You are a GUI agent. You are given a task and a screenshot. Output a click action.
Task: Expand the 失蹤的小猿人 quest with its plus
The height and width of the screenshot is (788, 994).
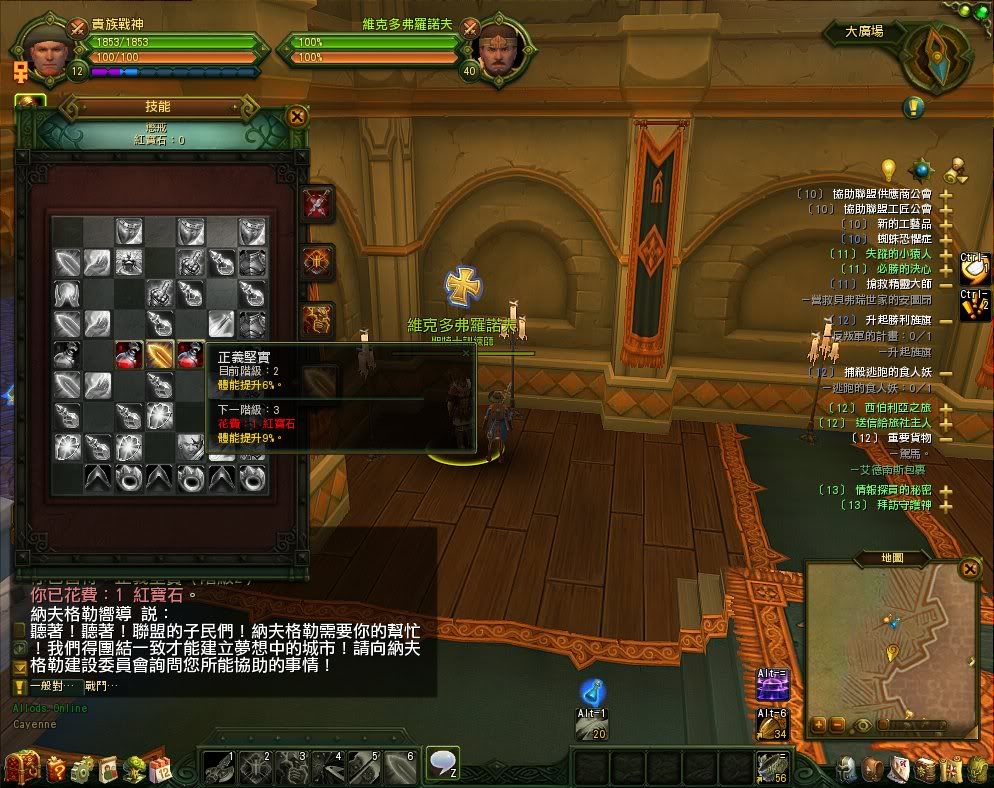point(945,255)
